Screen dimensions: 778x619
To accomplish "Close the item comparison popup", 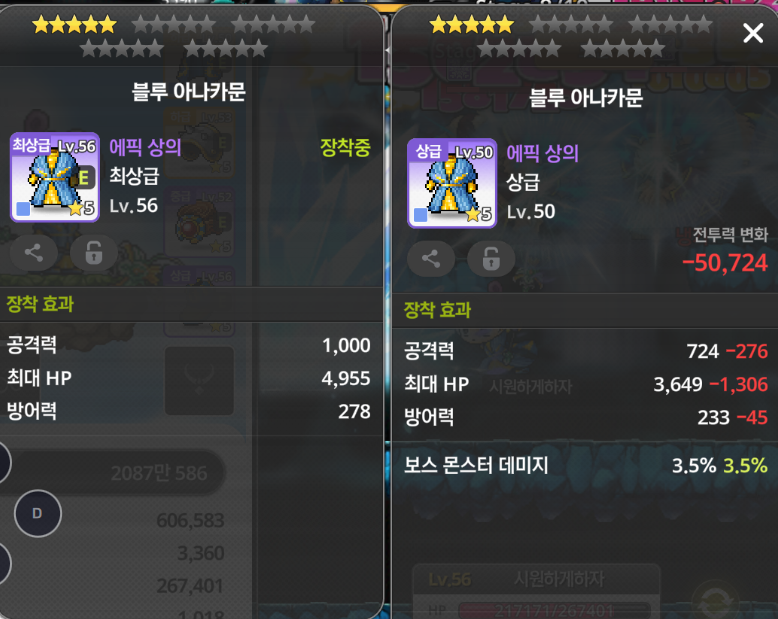I will pos(753,34).
